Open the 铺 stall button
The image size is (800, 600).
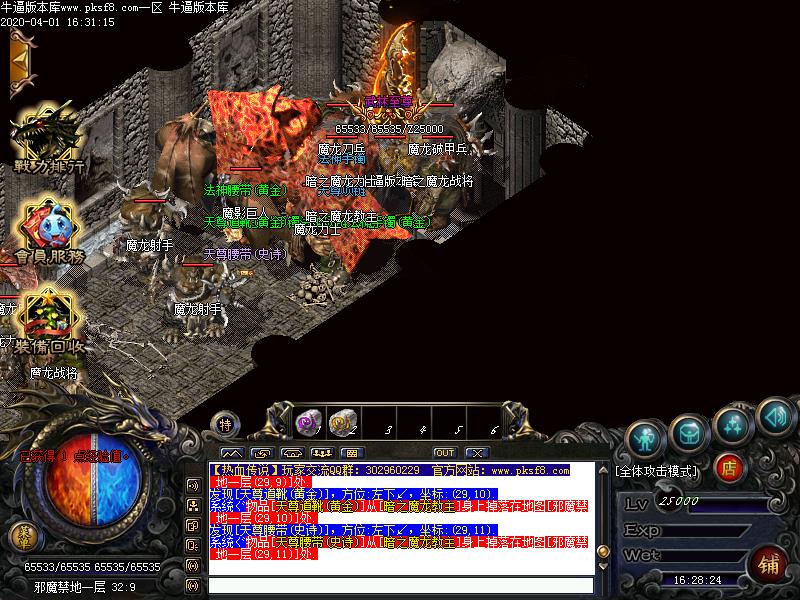tap(769, 563)
